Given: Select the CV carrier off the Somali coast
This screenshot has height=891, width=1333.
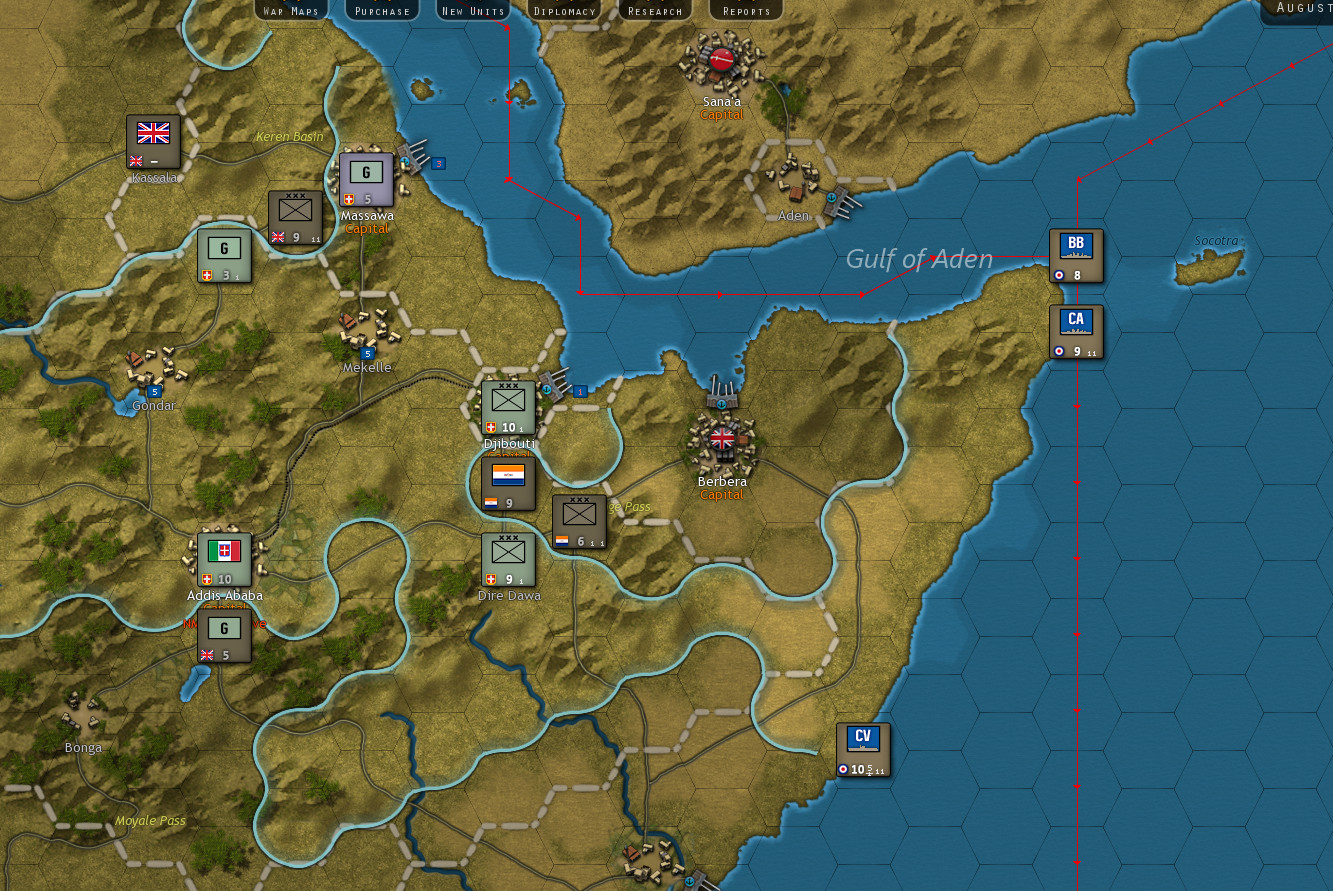Looking at the screenshot, I should coord(862,749).
